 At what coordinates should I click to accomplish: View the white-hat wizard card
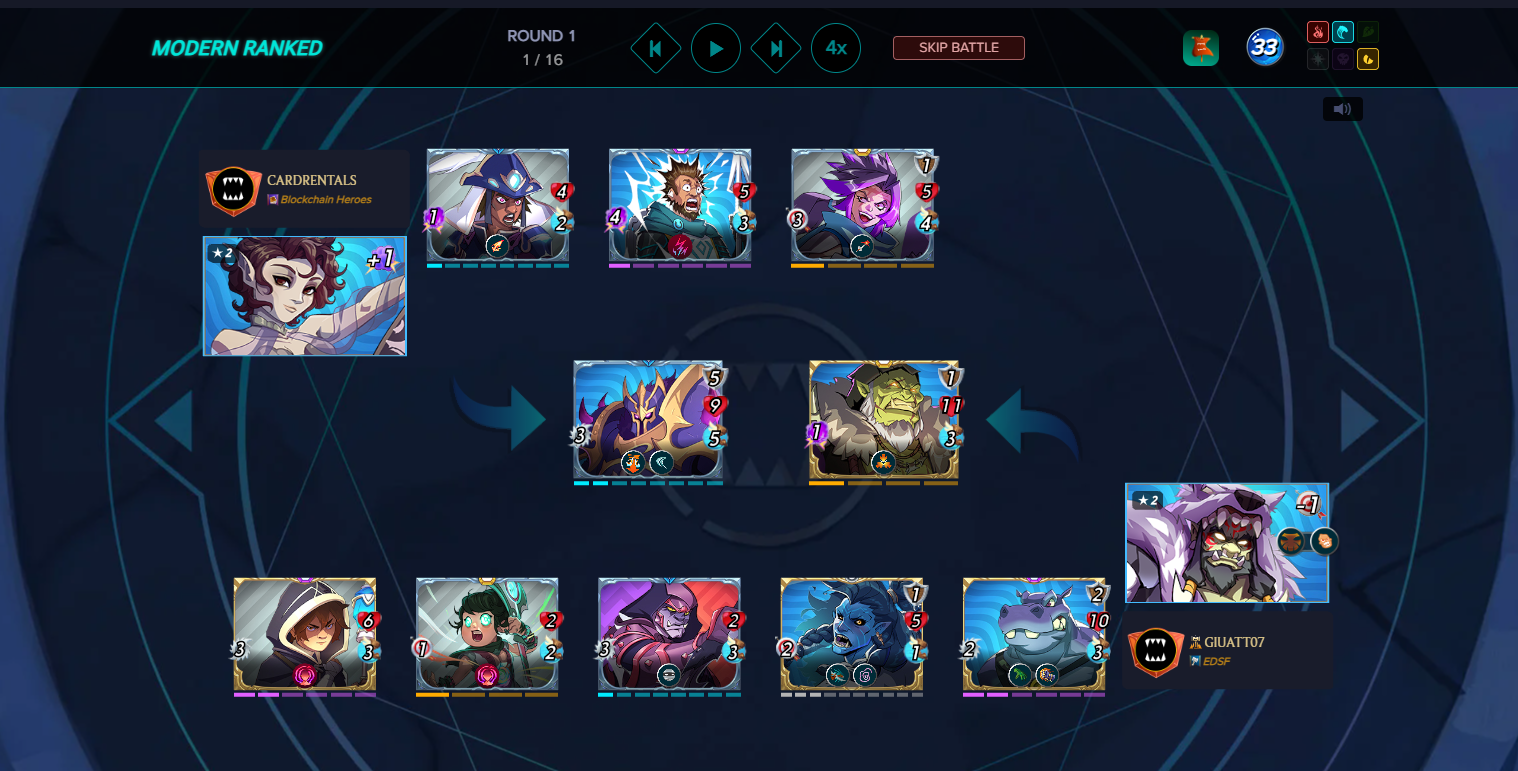pos(498,206)
